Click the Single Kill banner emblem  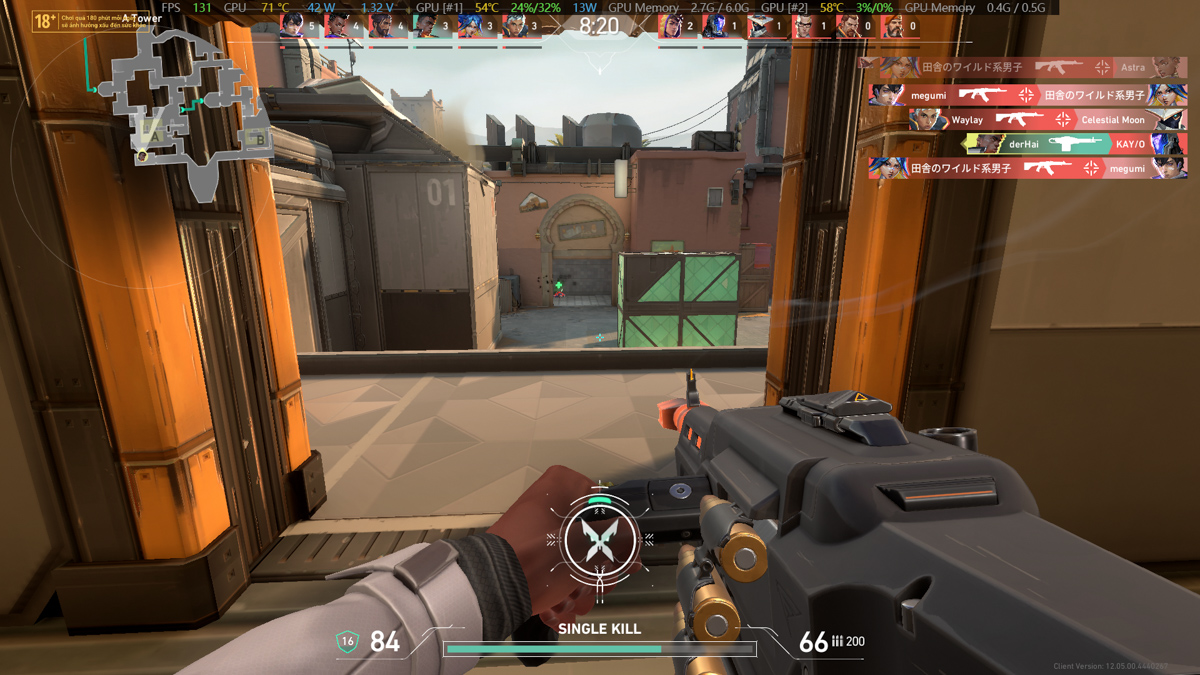tap(599, 540)
